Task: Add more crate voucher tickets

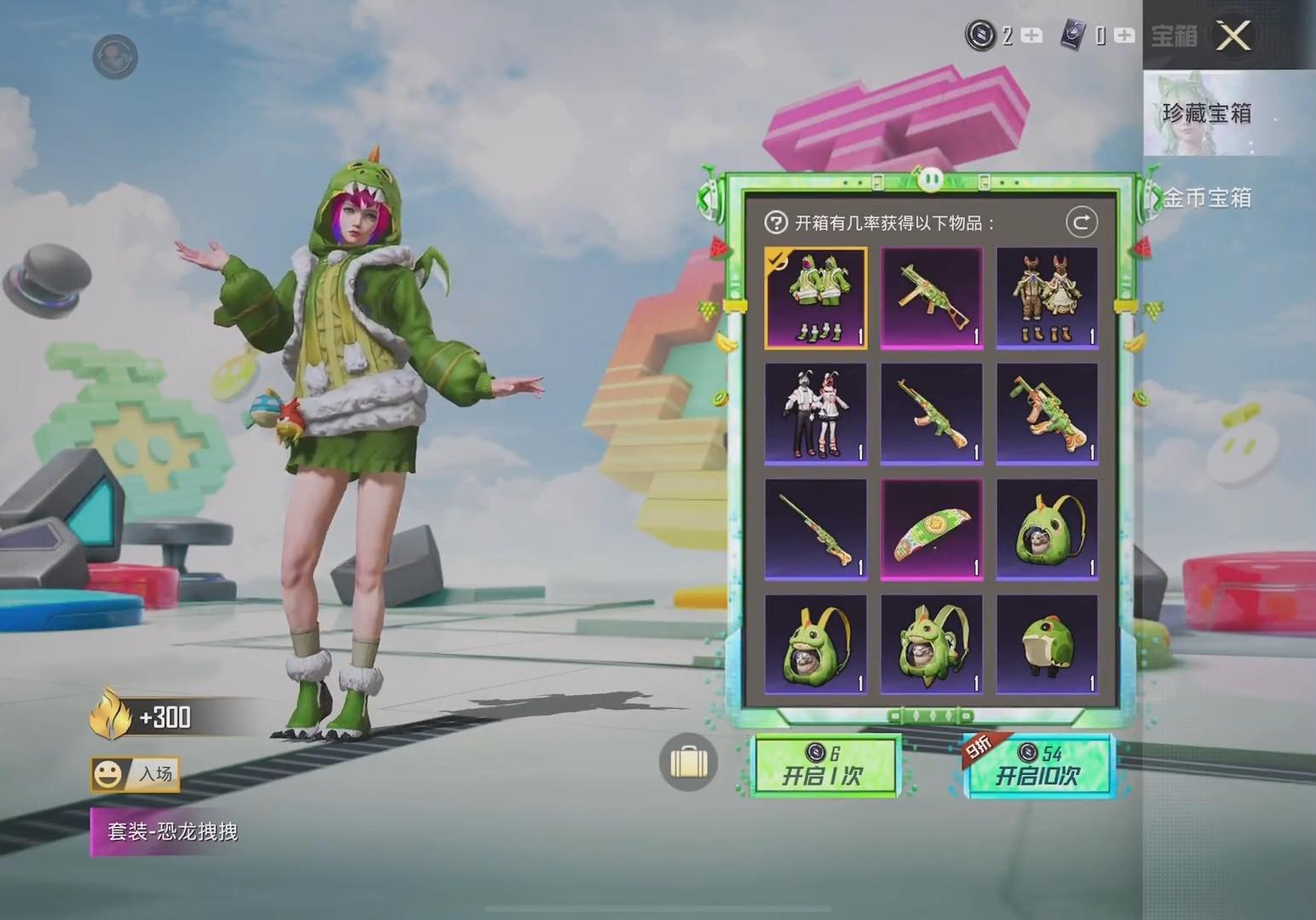Action: coord(1124,36)
